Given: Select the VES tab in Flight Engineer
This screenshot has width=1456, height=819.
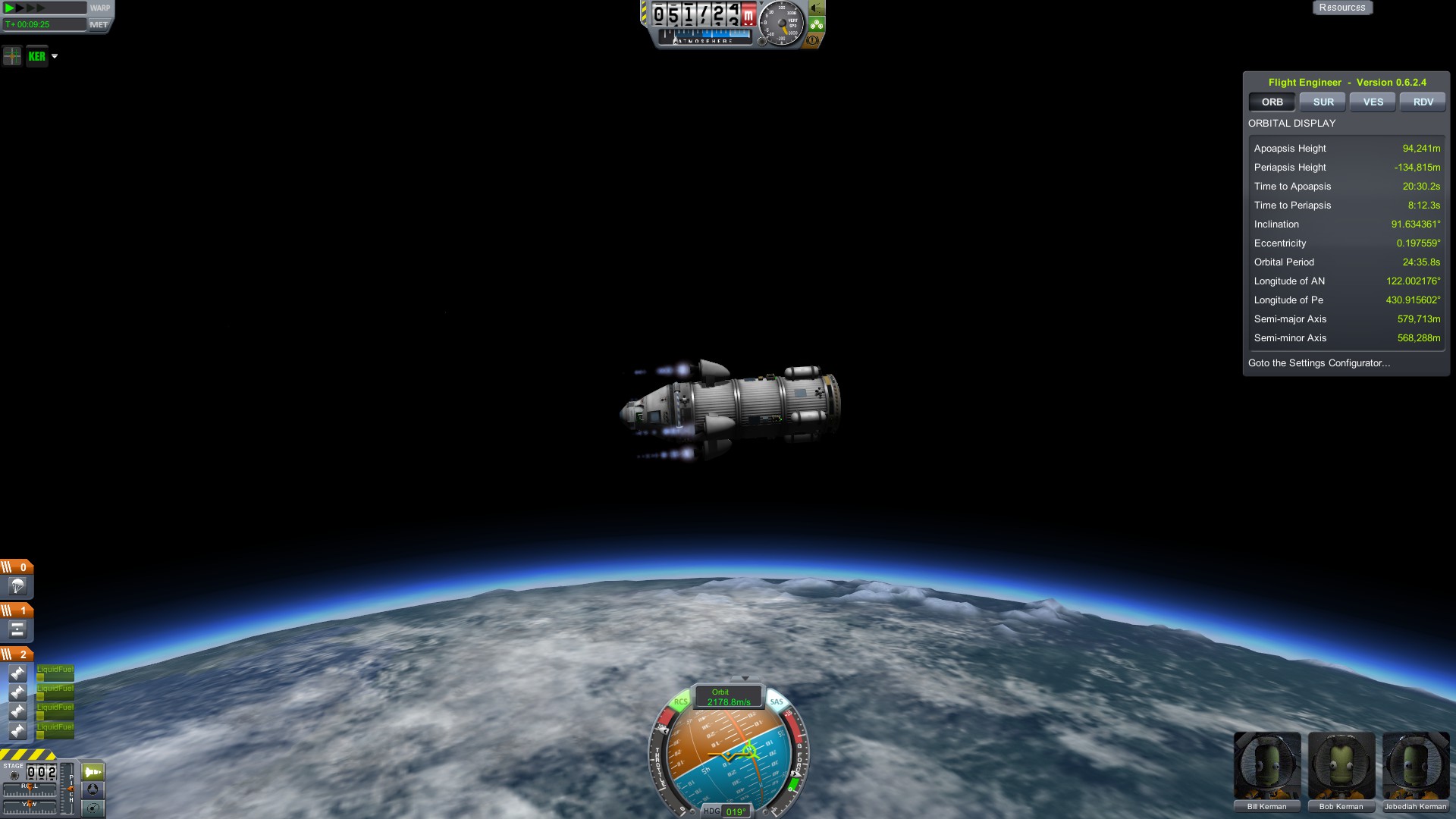Looking at the screenshot, I should 1373,102.
